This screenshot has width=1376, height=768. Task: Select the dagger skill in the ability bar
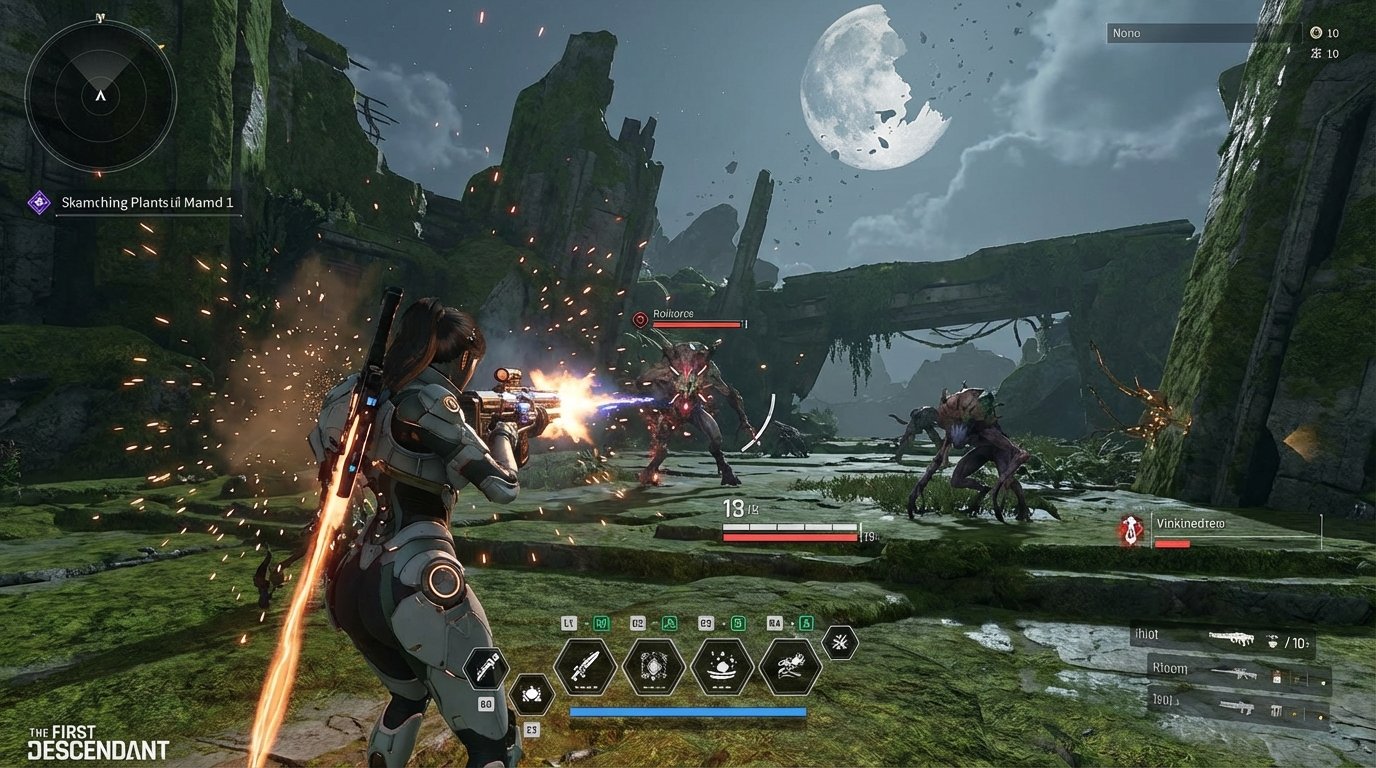(586, 669)
